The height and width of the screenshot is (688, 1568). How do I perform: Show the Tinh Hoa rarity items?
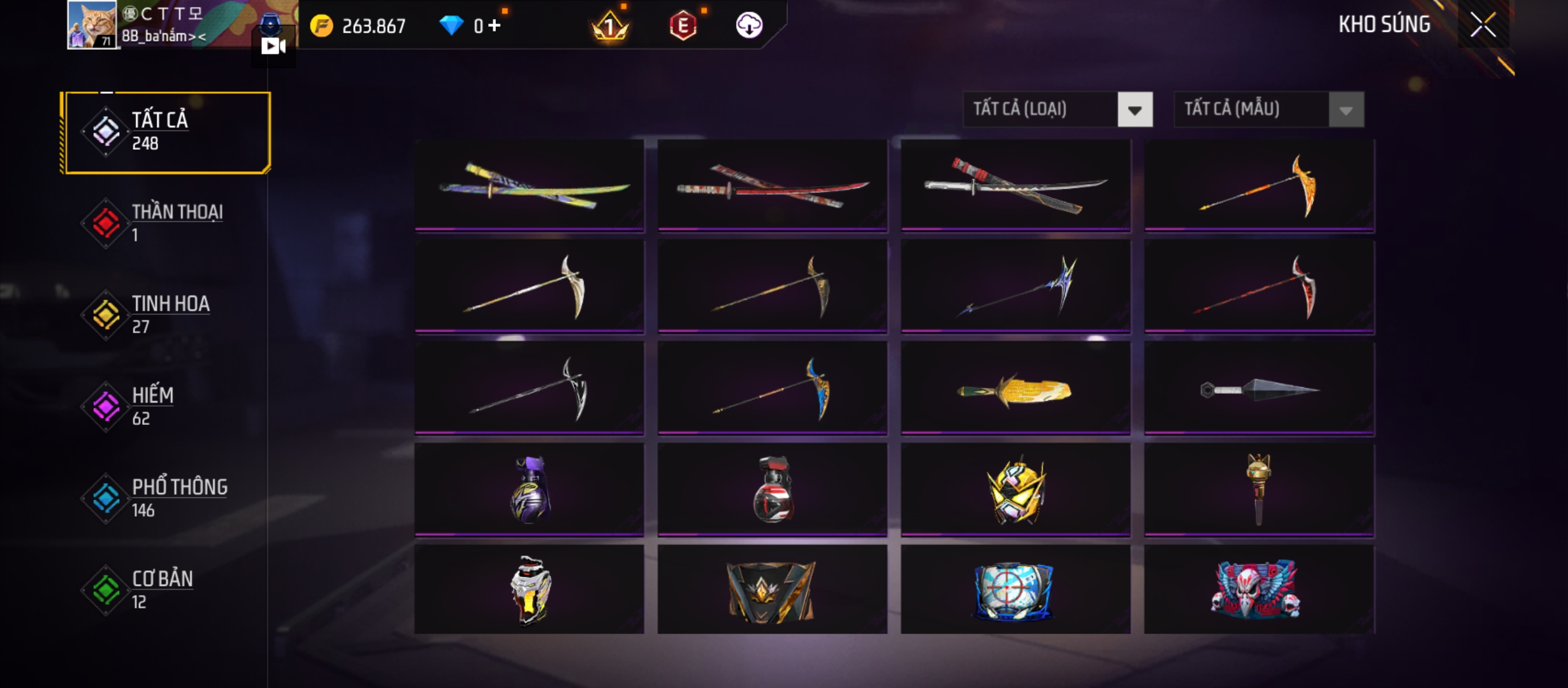tap(167, 315)
